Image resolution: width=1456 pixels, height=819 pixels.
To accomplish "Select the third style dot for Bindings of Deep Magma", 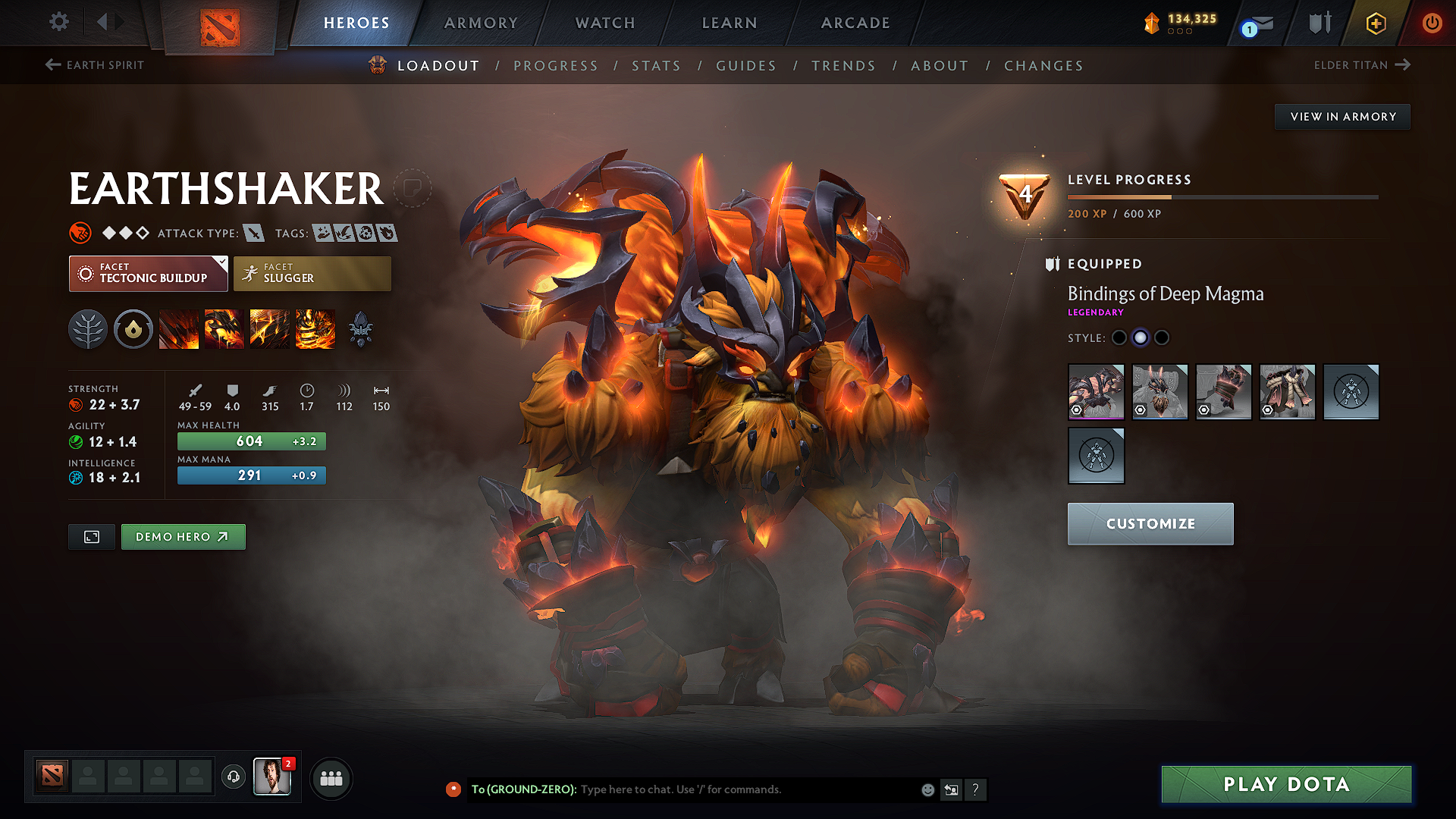I will [1161, 338].
